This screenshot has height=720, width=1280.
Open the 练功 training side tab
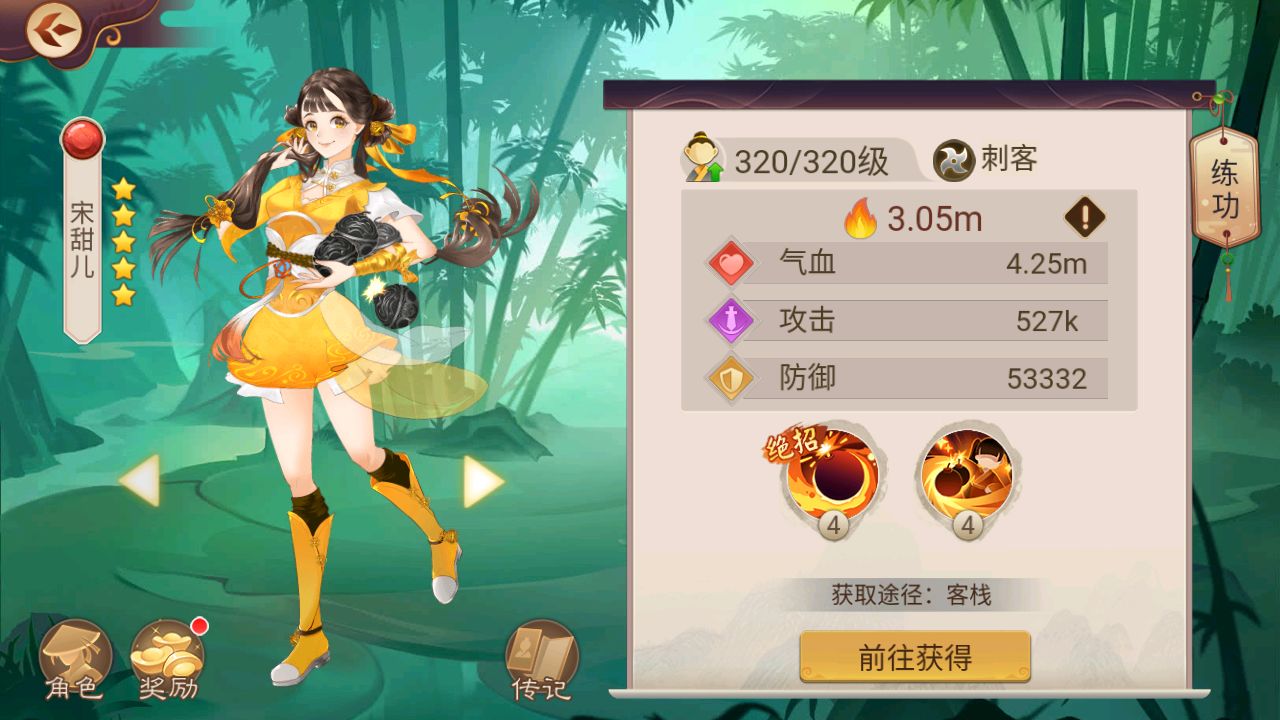click(x=1224, y=186)
